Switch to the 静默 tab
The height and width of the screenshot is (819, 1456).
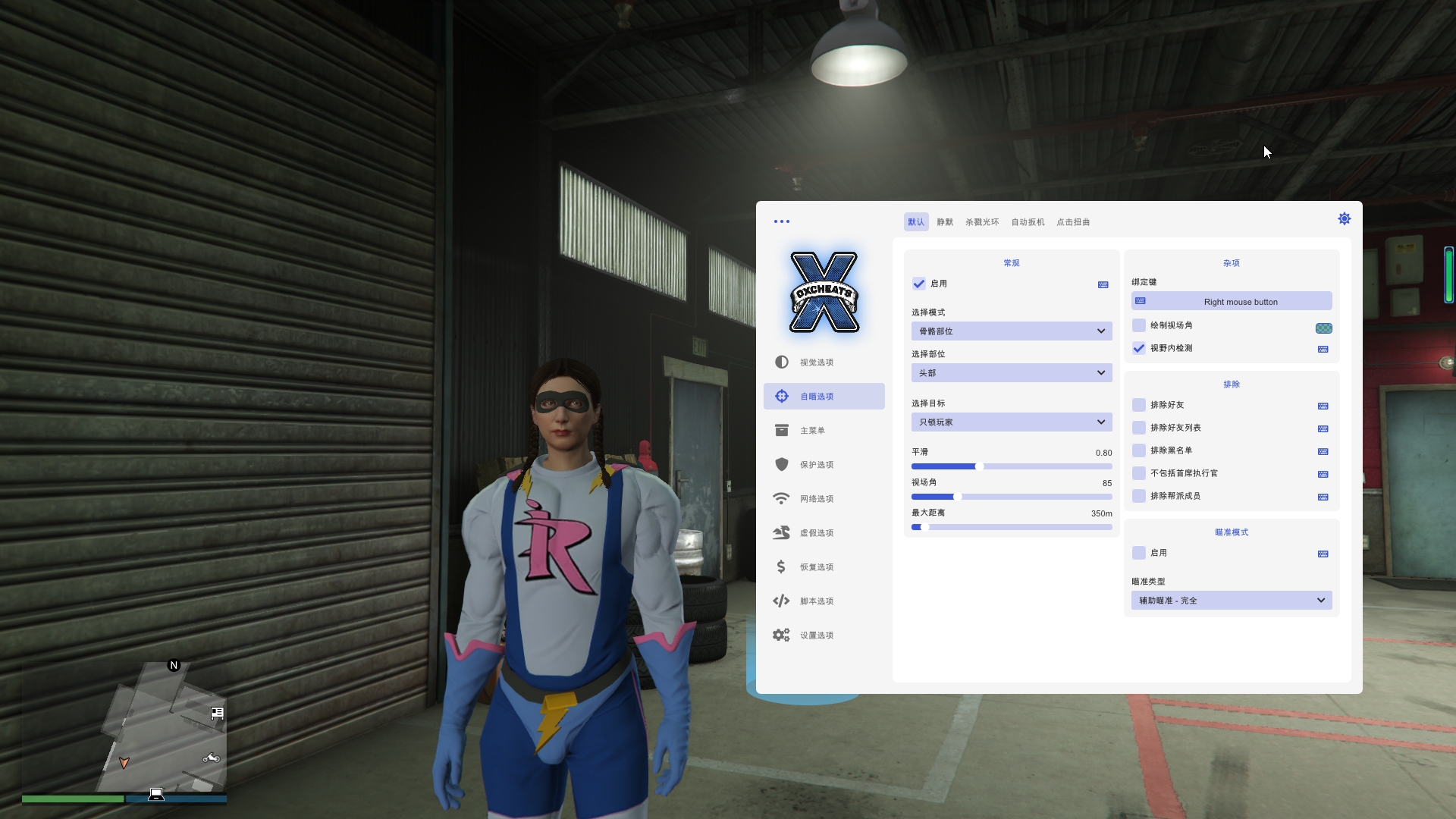coord(944,222)
